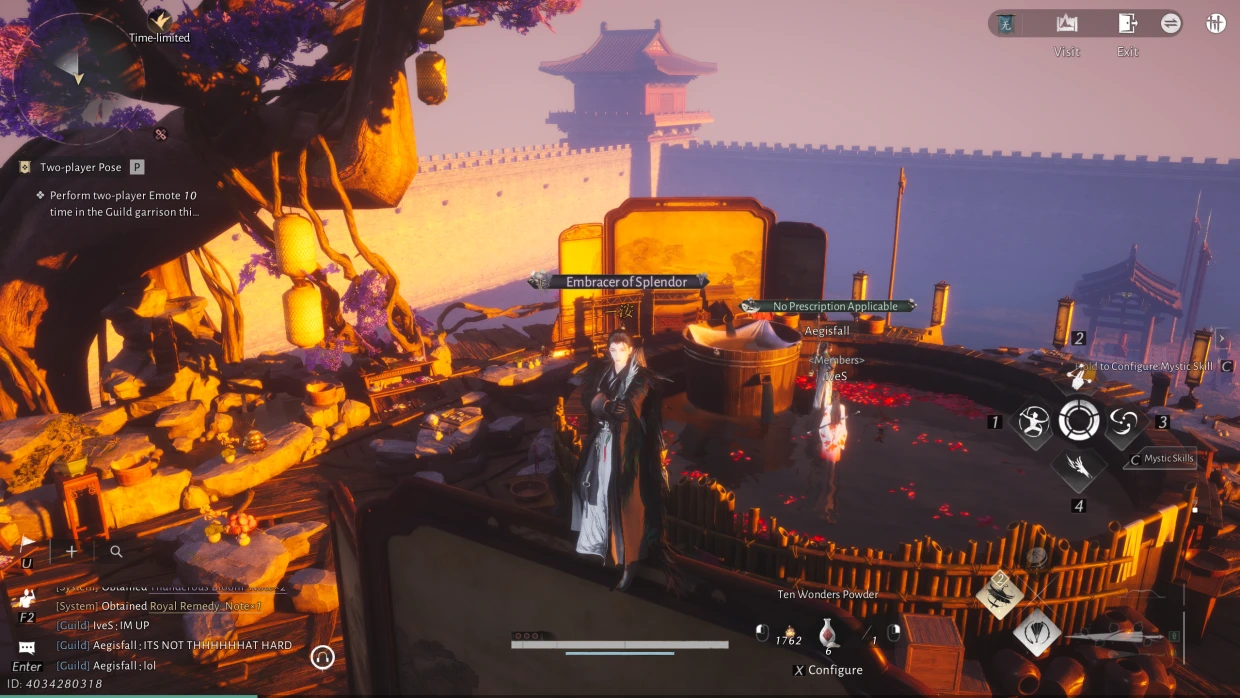Viewport: 1240px width, 698px height.
Task: Toggle voice chat headset icon
Action: pos(322,657)
